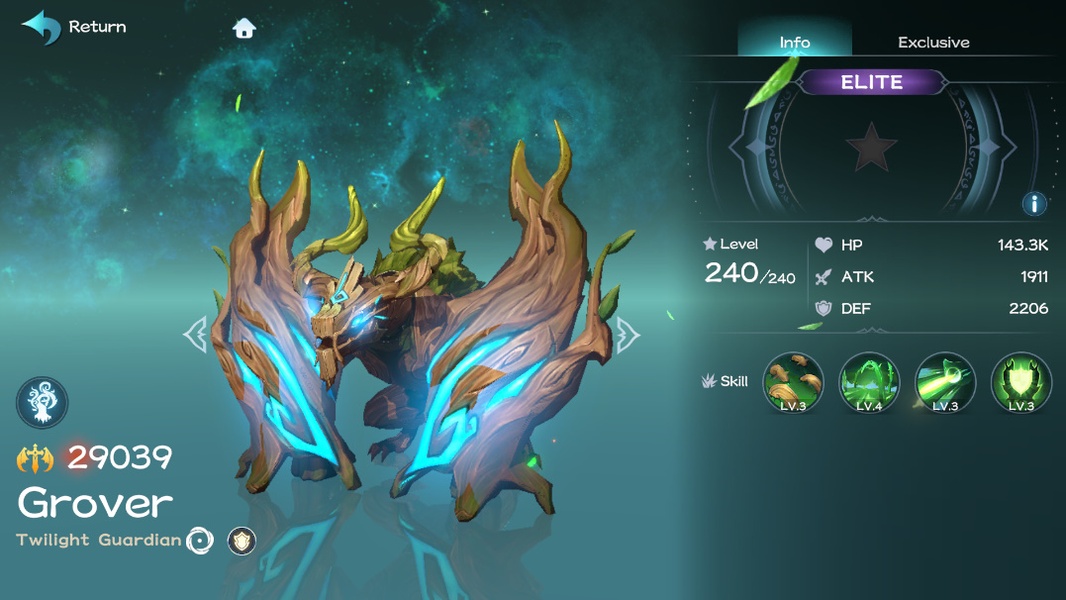This screenshot has height=600, width=1066.
Task: Select the wooden claws skill icon
Action: 793,382
